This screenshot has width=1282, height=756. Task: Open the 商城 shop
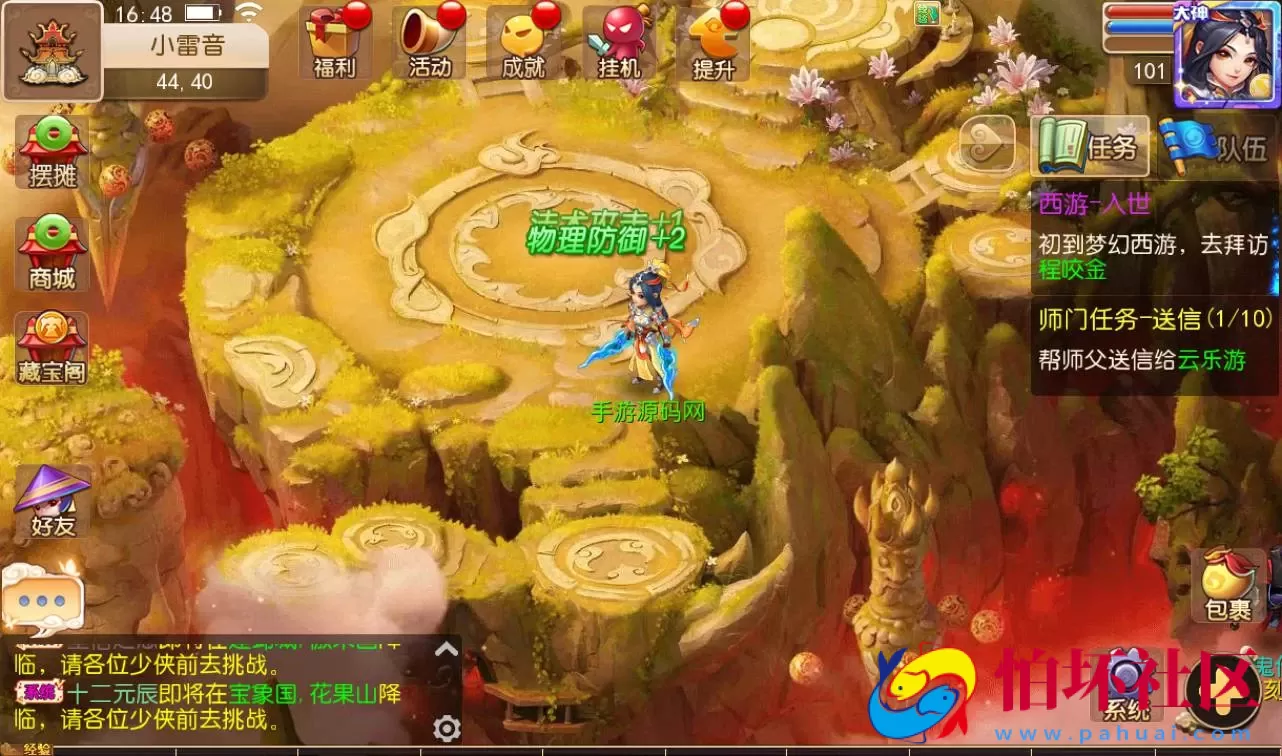coord(50,253)
